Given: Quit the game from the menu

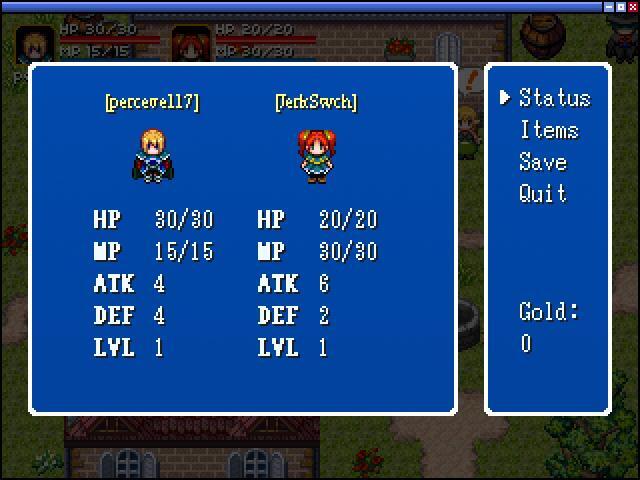Looking at the screenshot, I should [x=543, y=194].
